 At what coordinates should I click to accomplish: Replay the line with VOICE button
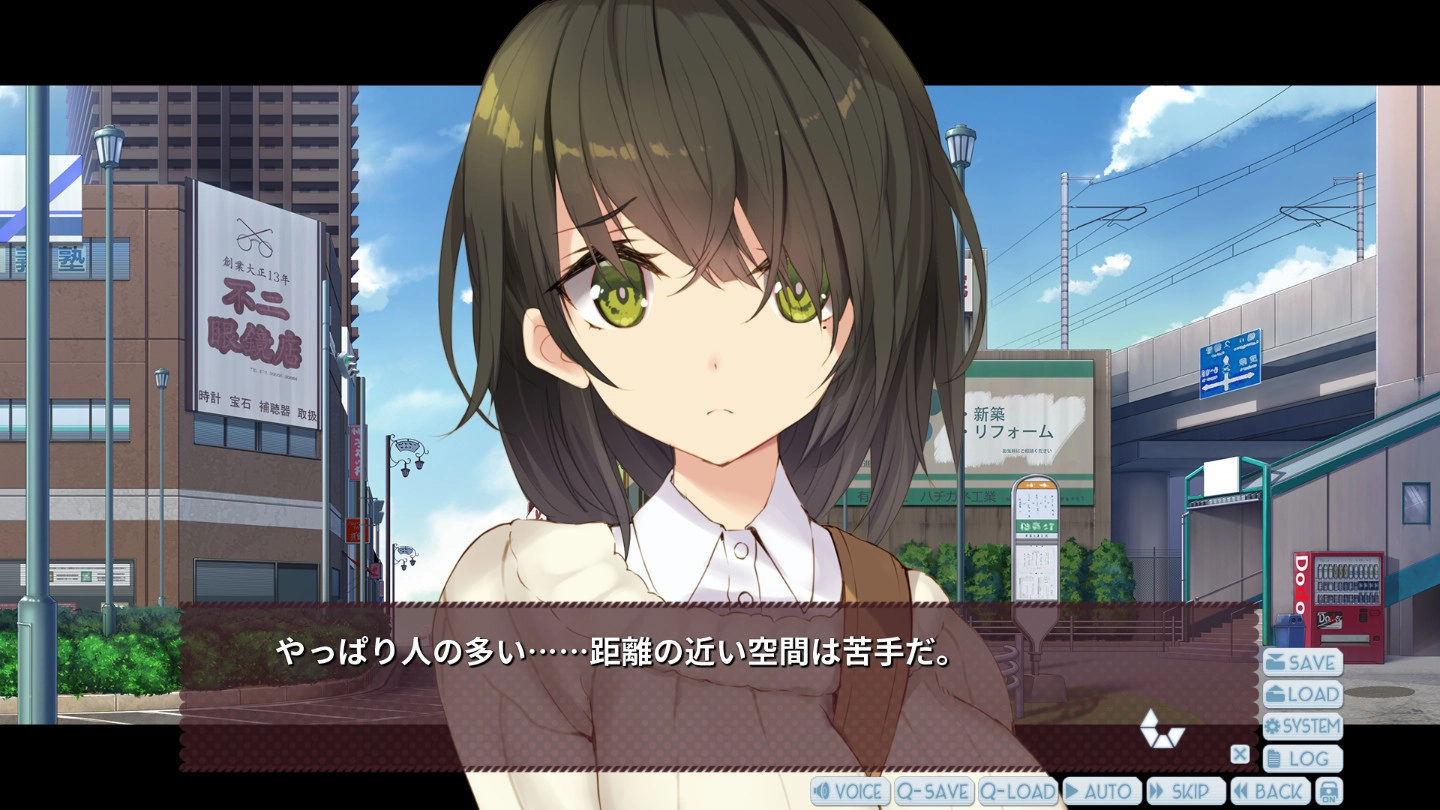pos(850,792)
